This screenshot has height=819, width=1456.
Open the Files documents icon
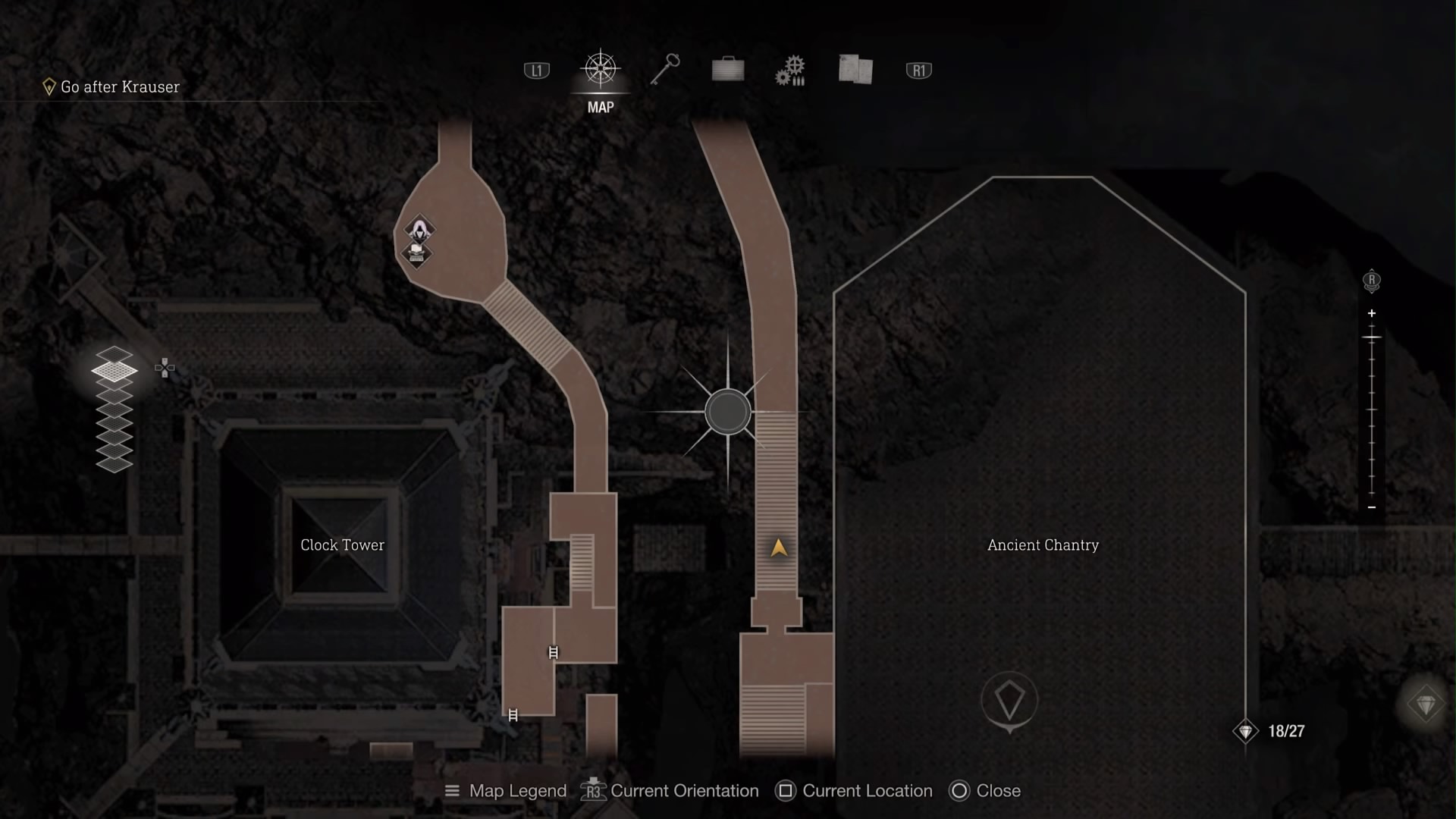855,69
